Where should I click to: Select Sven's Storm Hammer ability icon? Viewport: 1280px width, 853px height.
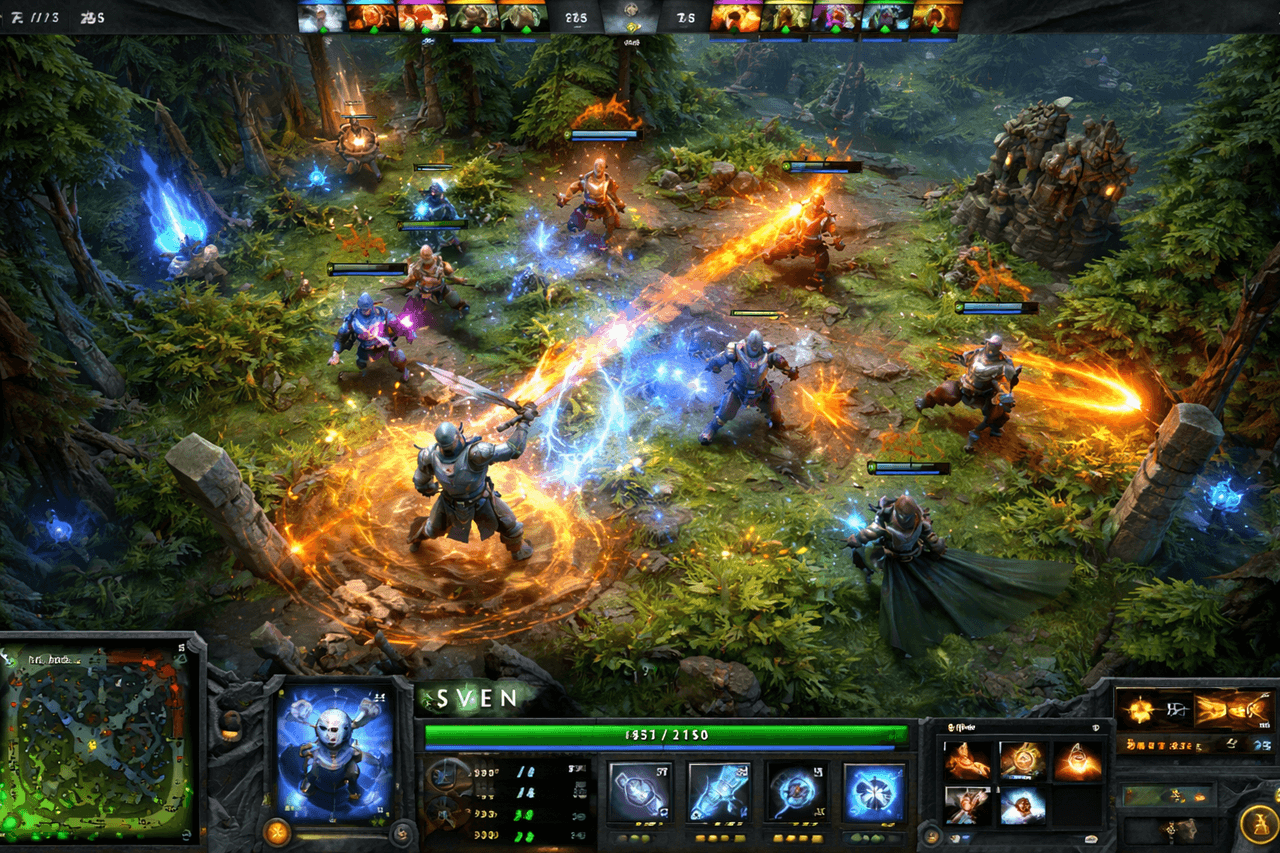(x=640, y=790)
